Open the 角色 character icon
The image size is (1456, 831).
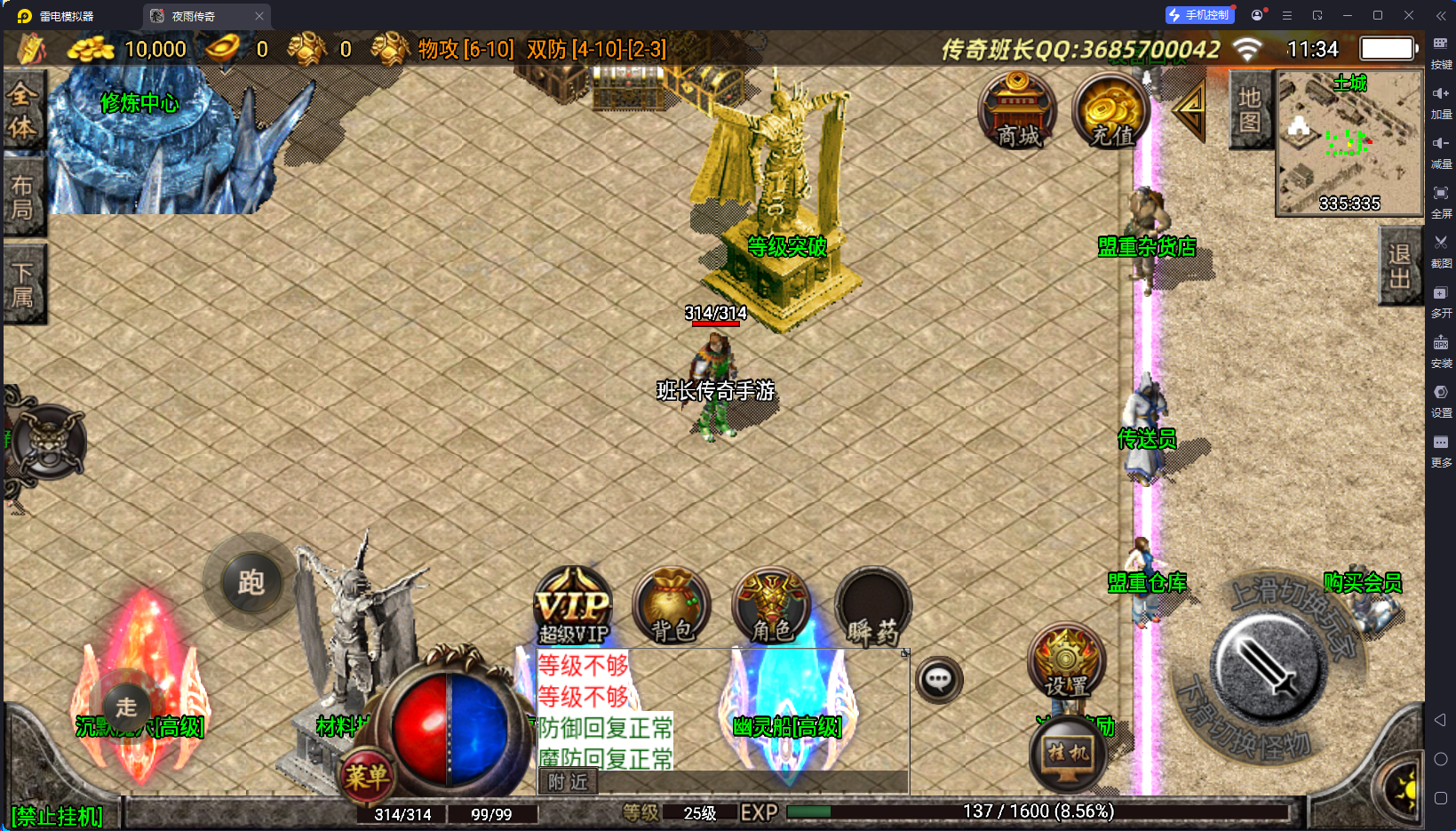(771, 607)
